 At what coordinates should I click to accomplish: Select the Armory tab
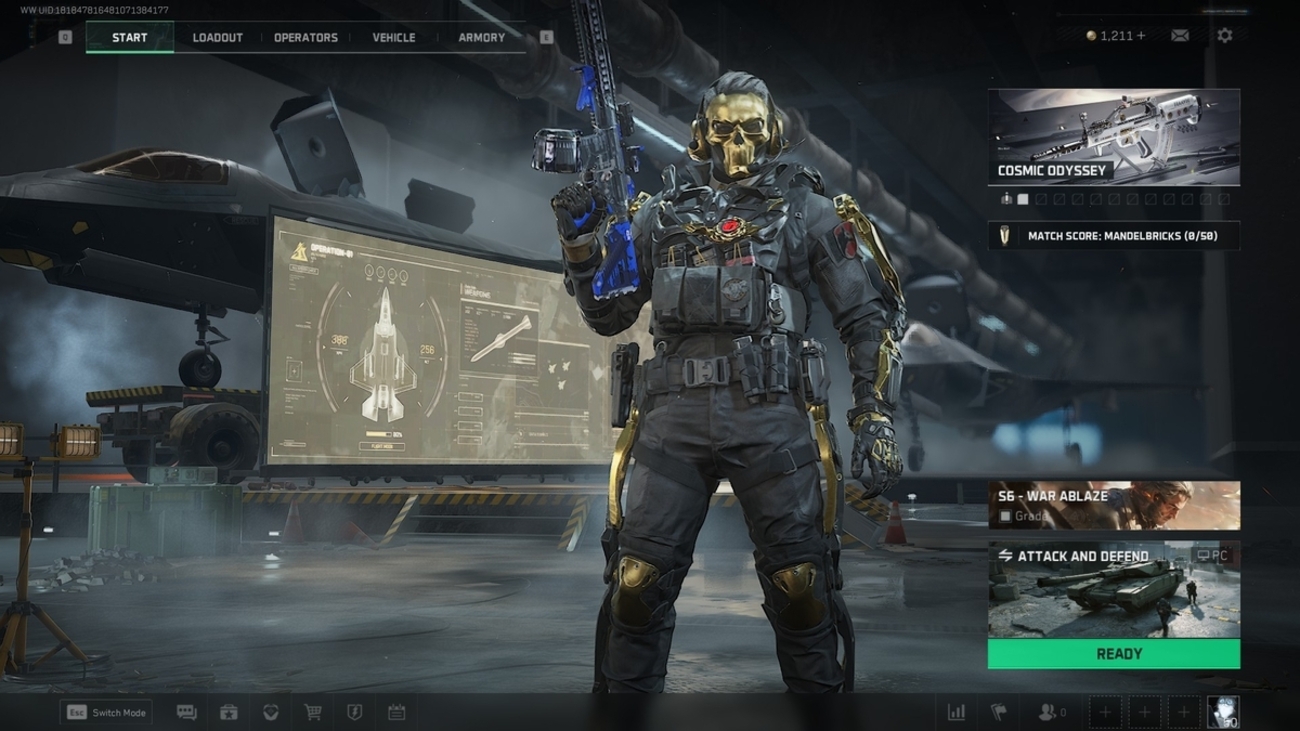pos(482,38)
